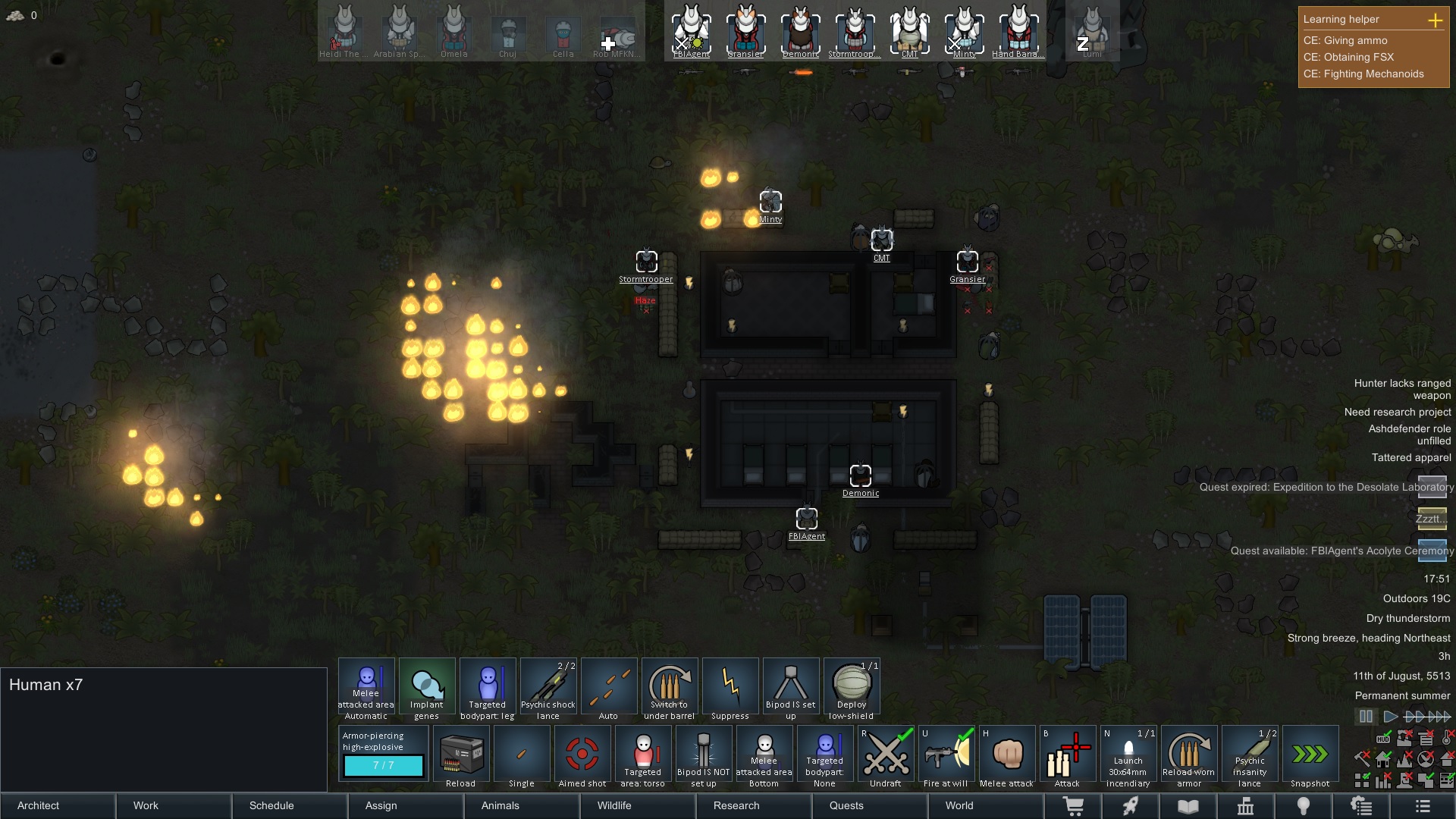Click Switch to under barrel icon
This screenshot has height=819, width=1456.
[x=670, y=686]
